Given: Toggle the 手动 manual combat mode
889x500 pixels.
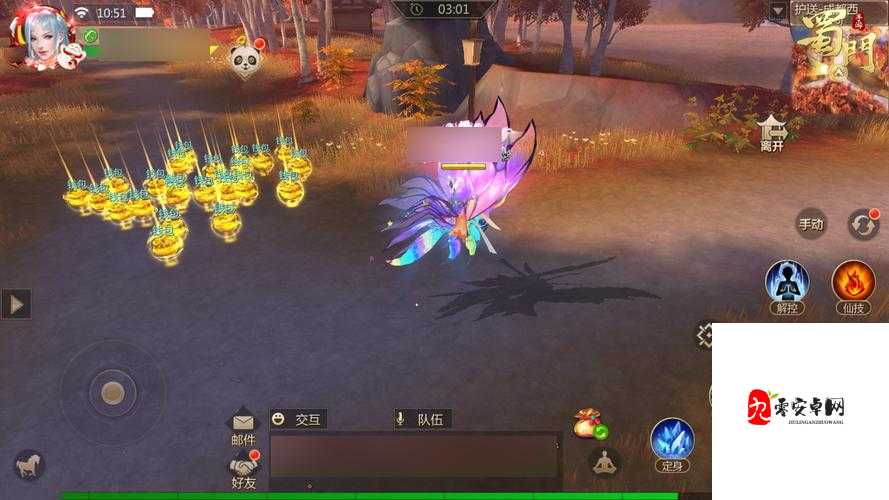Looking at the screenshot, I should tap(811, 224).
